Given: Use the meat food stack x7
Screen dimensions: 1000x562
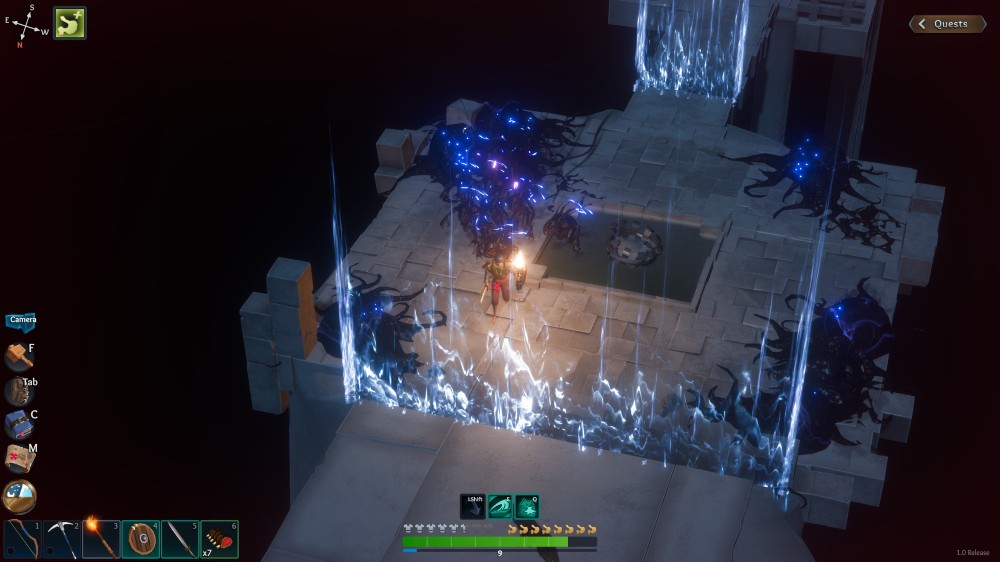Looking at the screenshot, I should click(219, 539).
